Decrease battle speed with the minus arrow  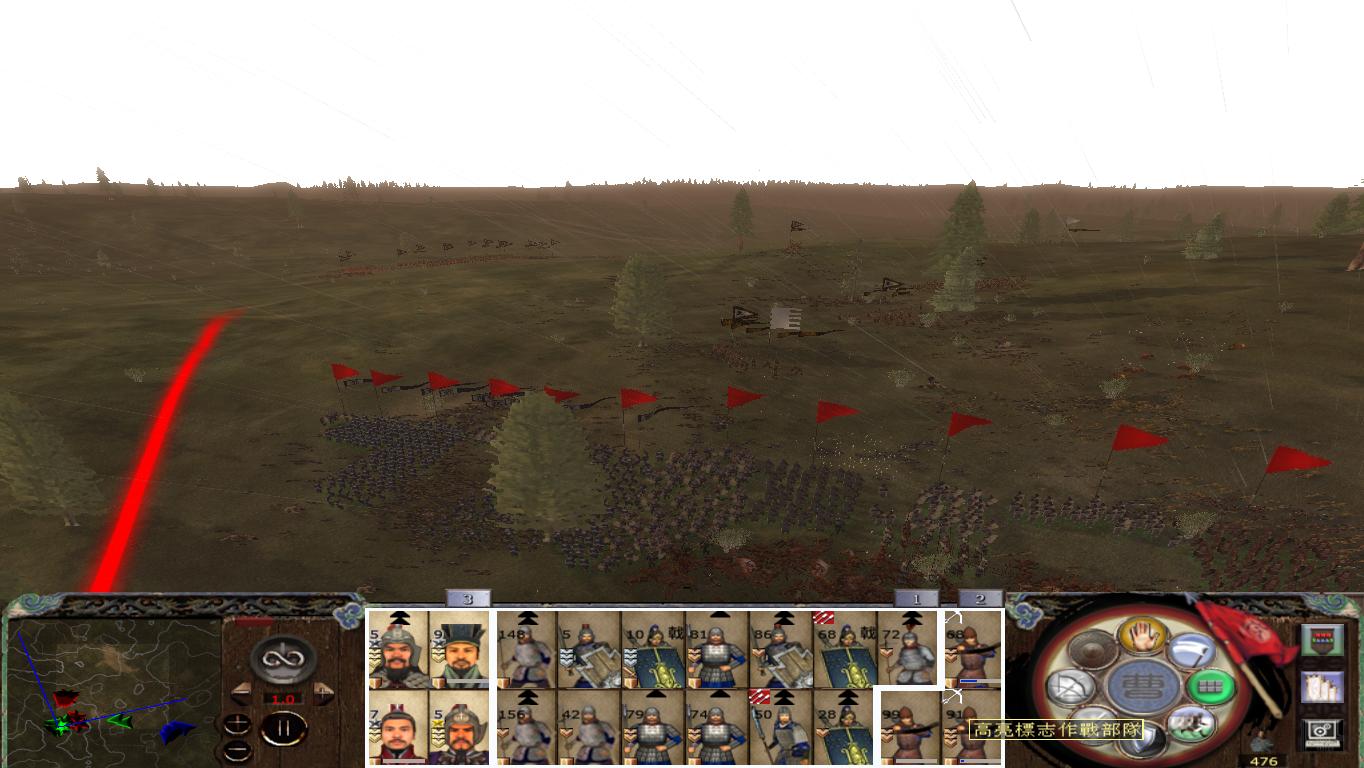coord(240,692)
